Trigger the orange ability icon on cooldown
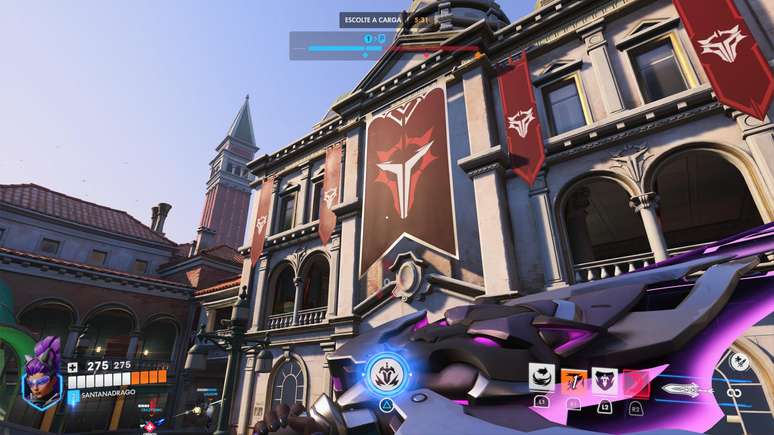Screen dimensions: 774x435 573,378
